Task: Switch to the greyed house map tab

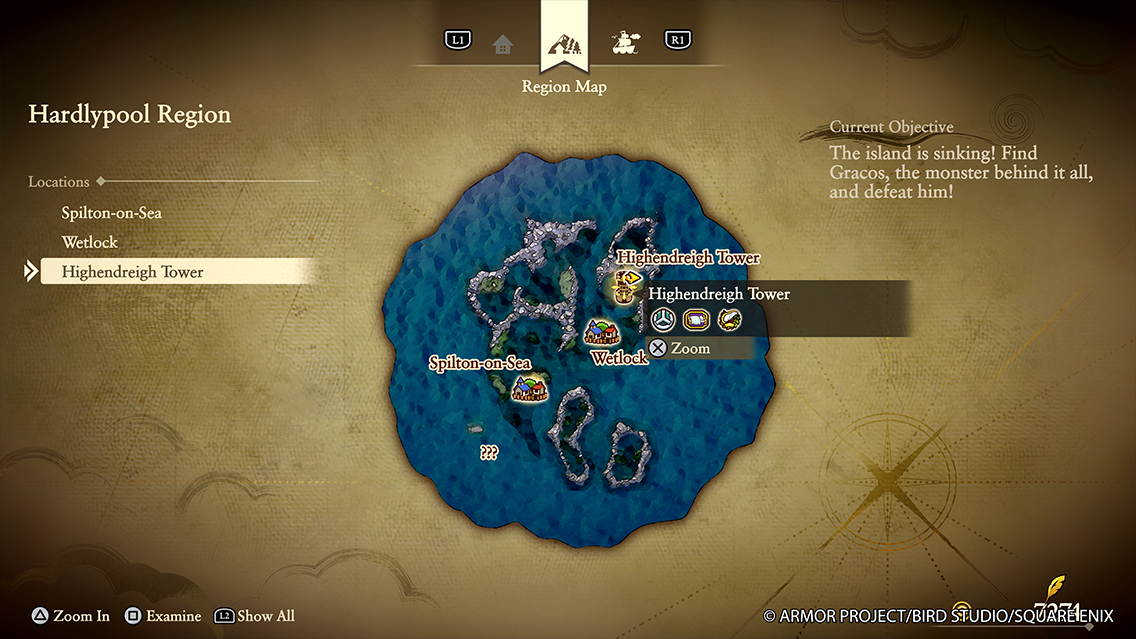Action: [x=502, y=44]
